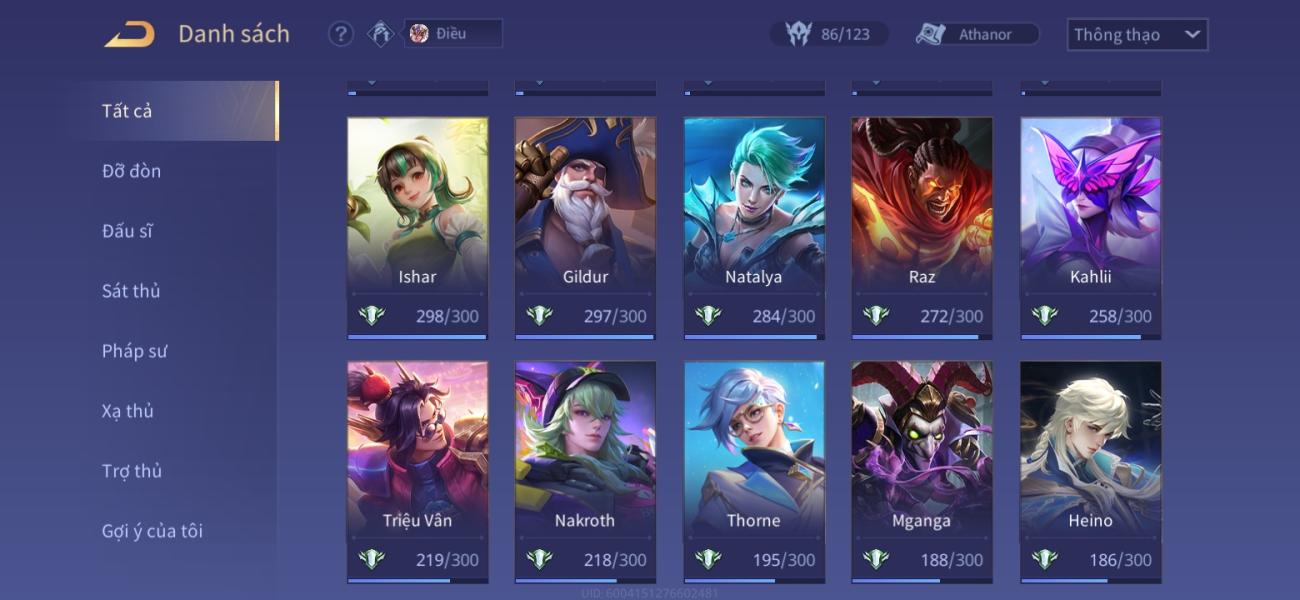View the Gợi ý của tôi tab
The width and height of the screenshot is (1300, 600).
(152, 531)
